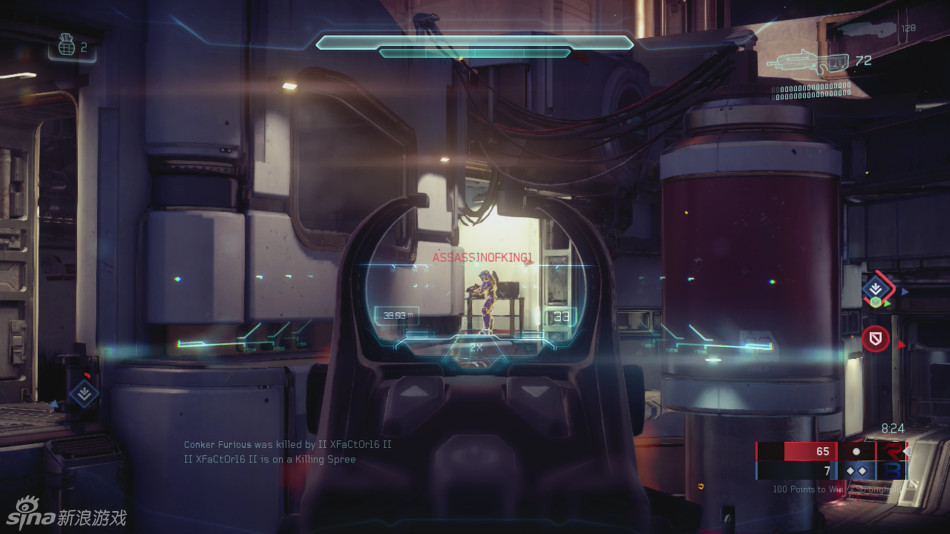Click the blue team emblem on the scoreboard

point(891,470)
